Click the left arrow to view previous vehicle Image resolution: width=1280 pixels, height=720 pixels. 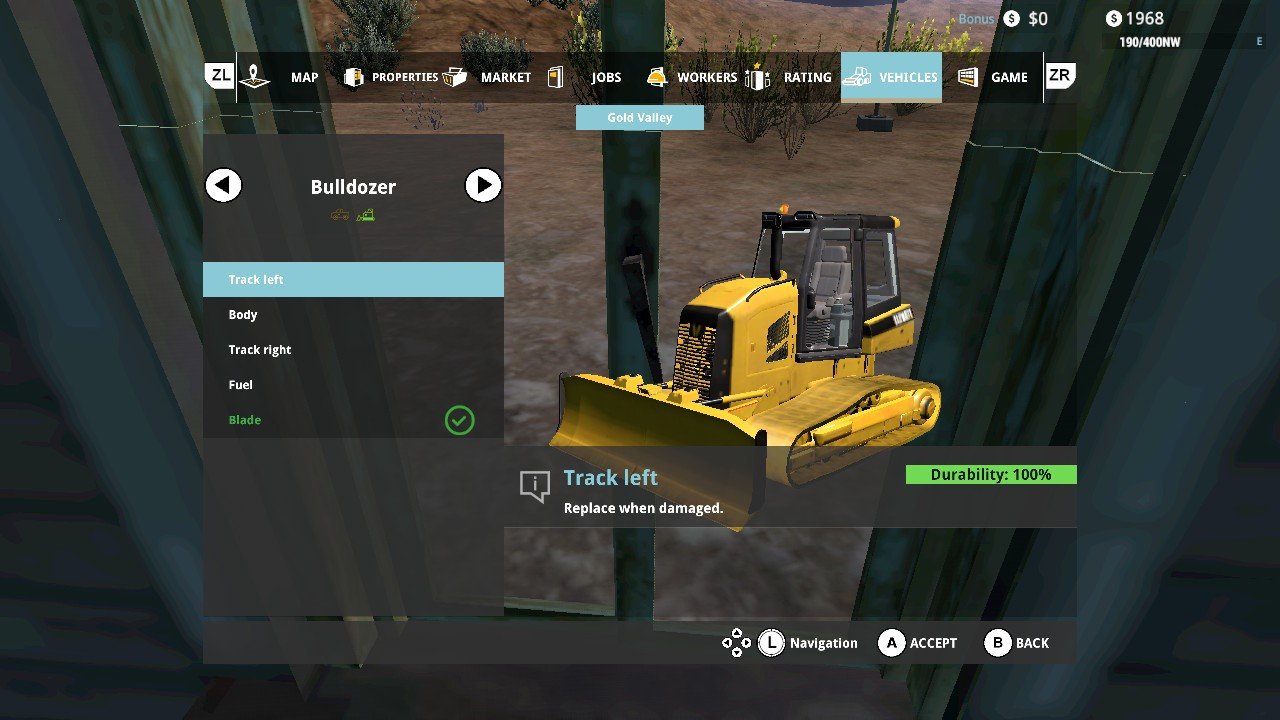(223, 185)
